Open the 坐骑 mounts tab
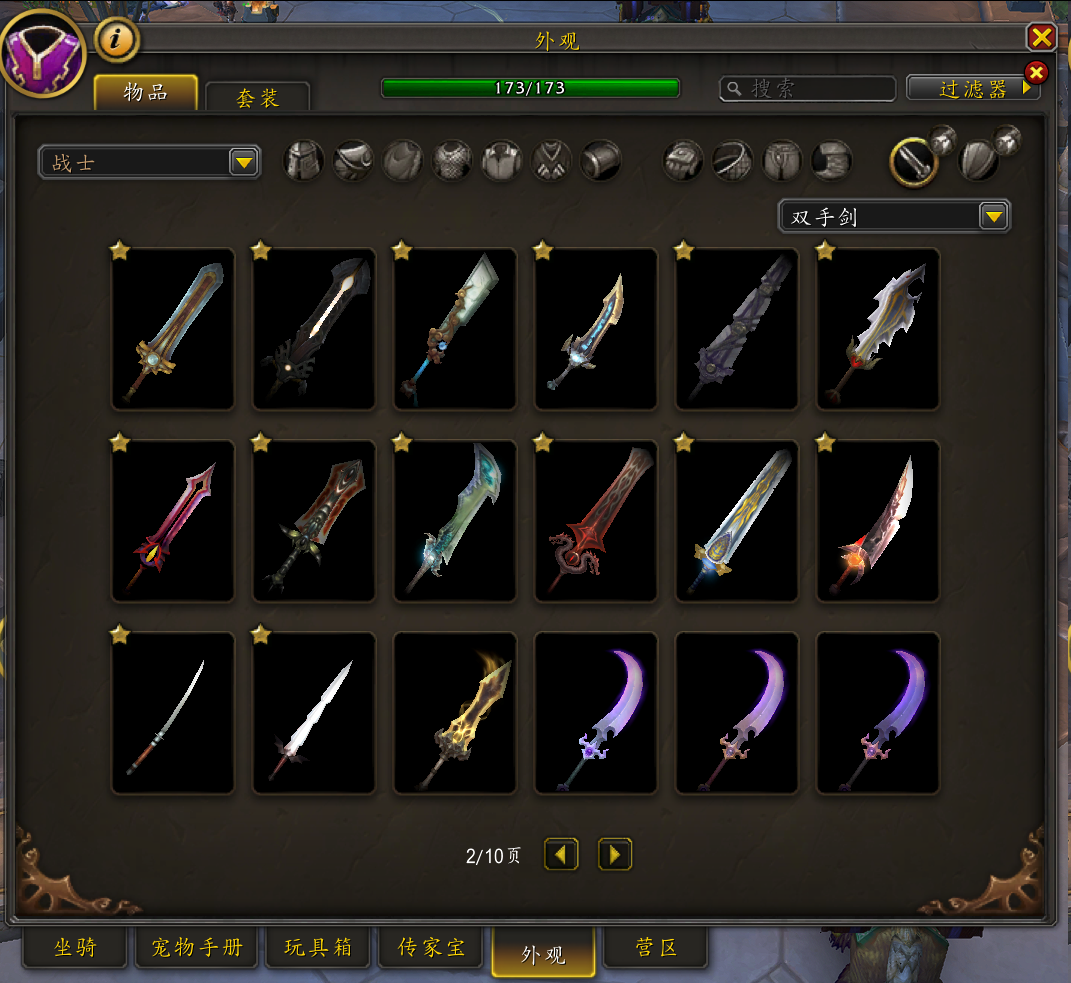 pyautogui.click(x=75, y=947)
